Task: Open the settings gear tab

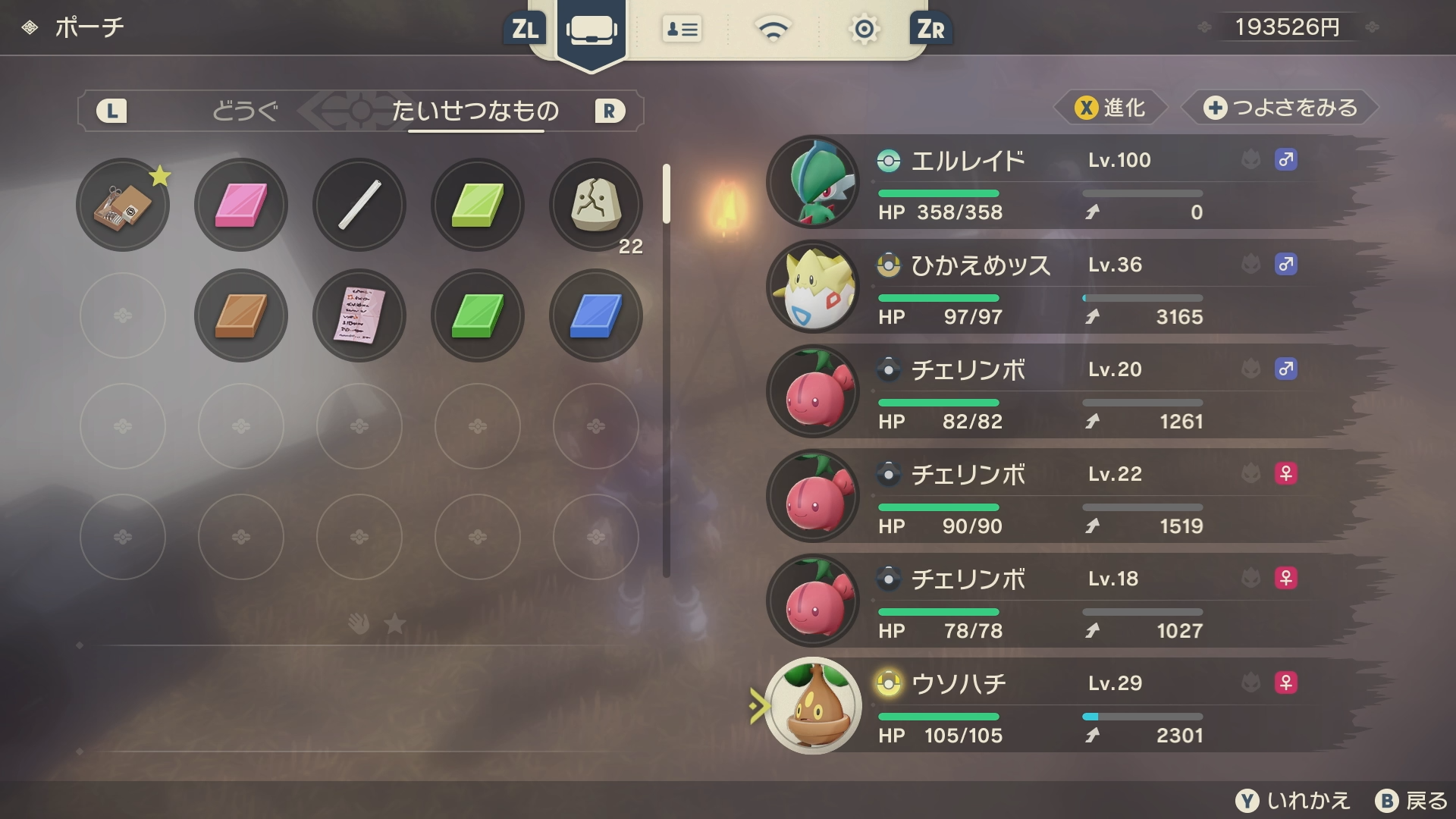Action: tap(864, 30)
